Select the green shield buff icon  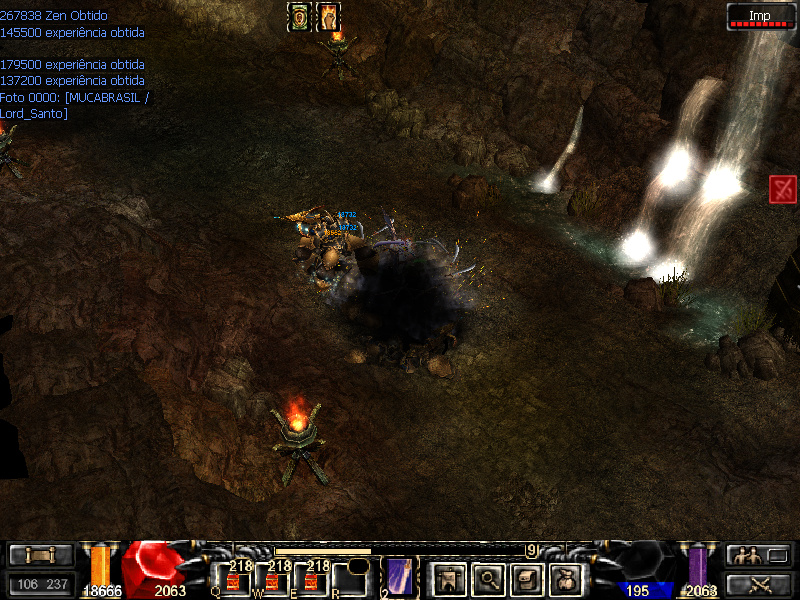pyautogui.click(x=299, y=16)
